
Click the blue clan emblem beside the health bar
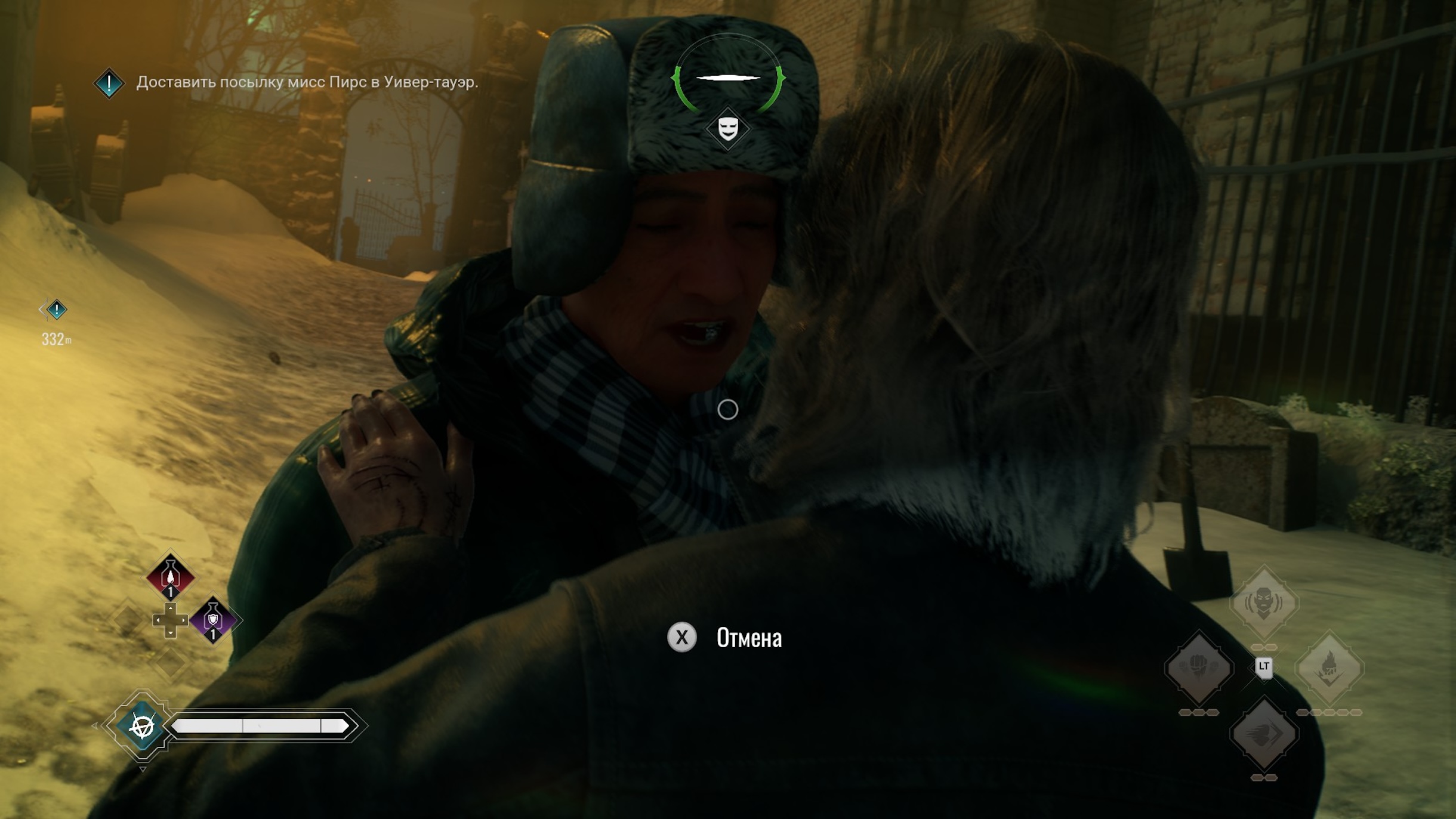tap(142, 726)
